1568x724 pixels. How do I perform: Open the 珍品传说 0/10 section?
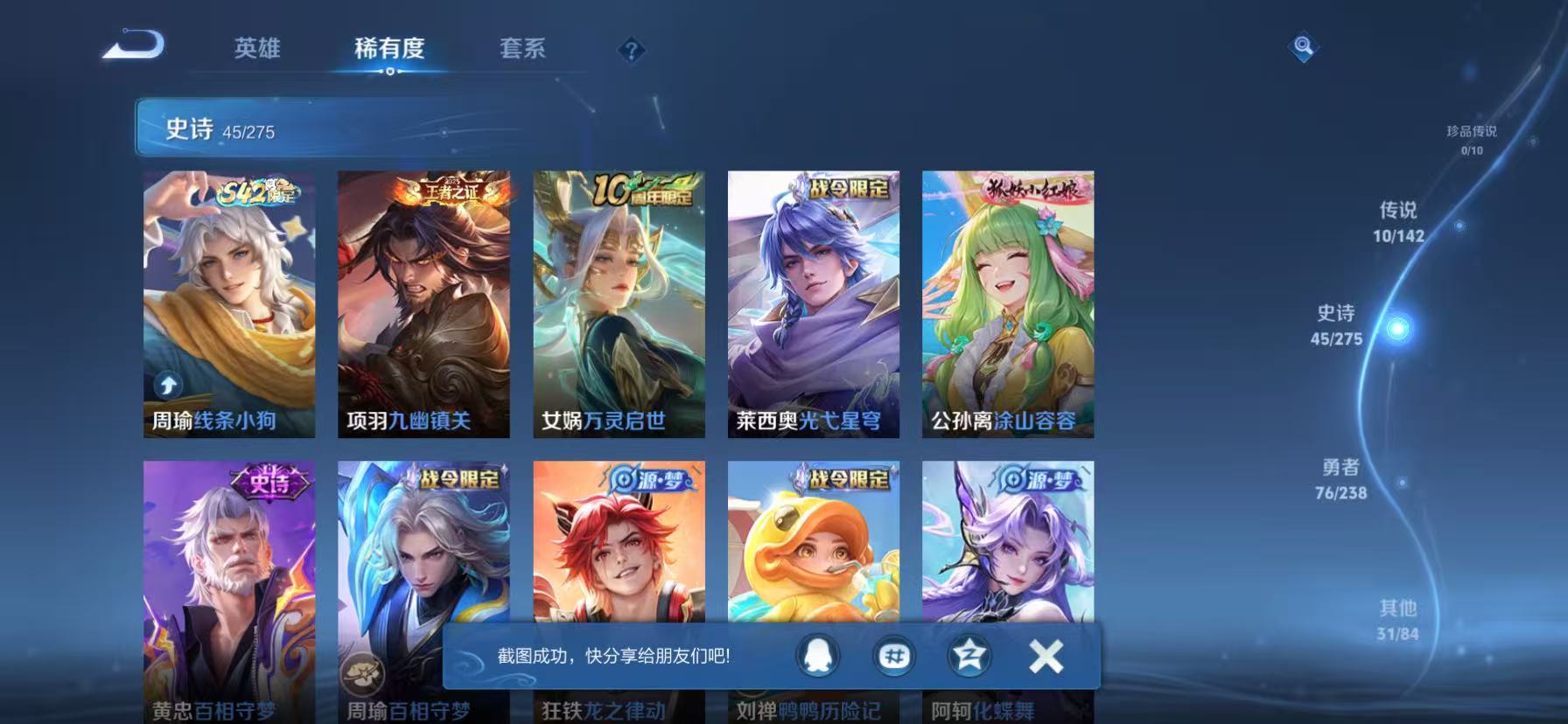(1472, 140)
